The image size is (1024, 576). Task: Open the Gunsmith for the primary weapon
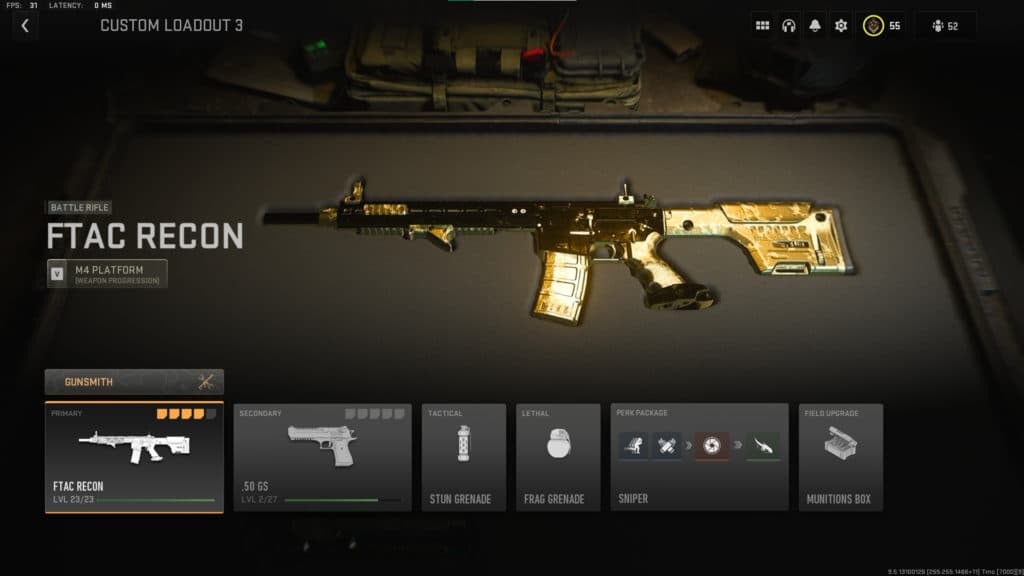(134, 381)
